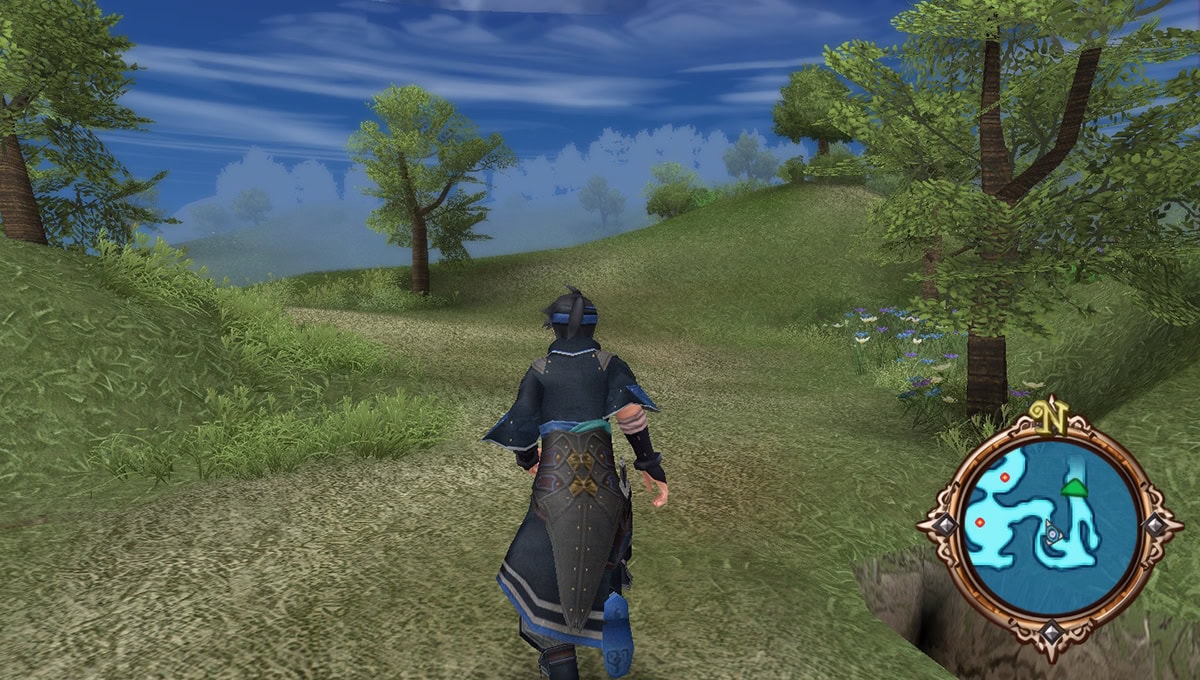Click the green arrow exit marker on minimap
This screenshot has height=680, width=1200.
1074,487
